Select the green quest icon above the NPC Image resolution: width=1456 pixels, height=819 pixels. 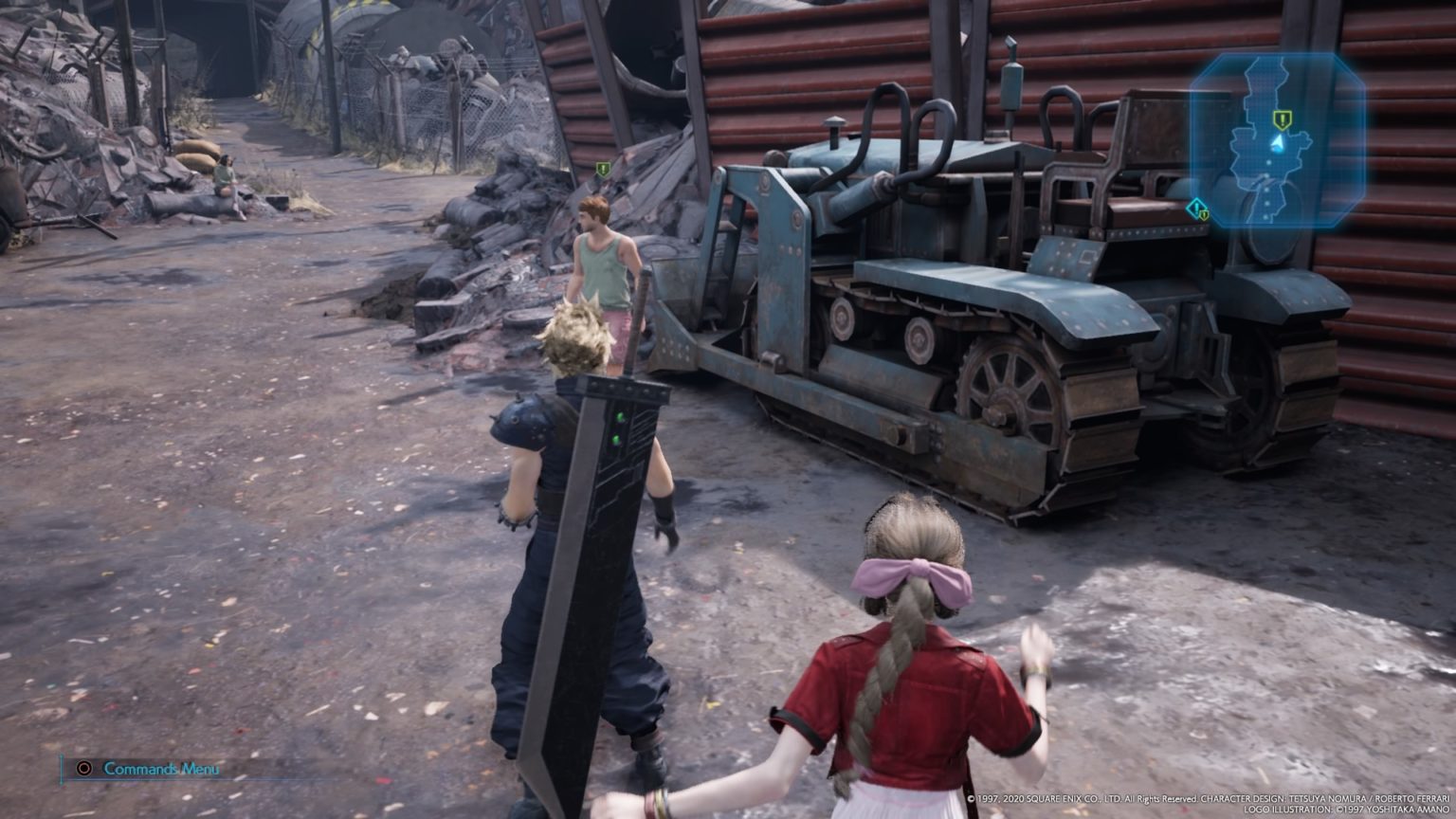603,169
